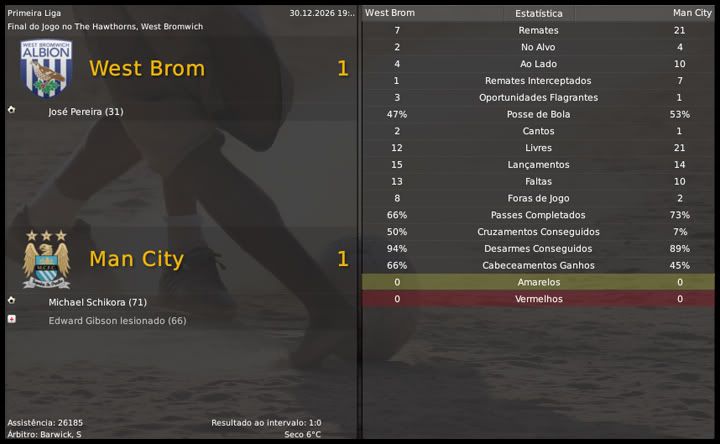Viewport: 720px width, 444px height.
Task: Open the West Brom team name link
Action: (146, 69)
